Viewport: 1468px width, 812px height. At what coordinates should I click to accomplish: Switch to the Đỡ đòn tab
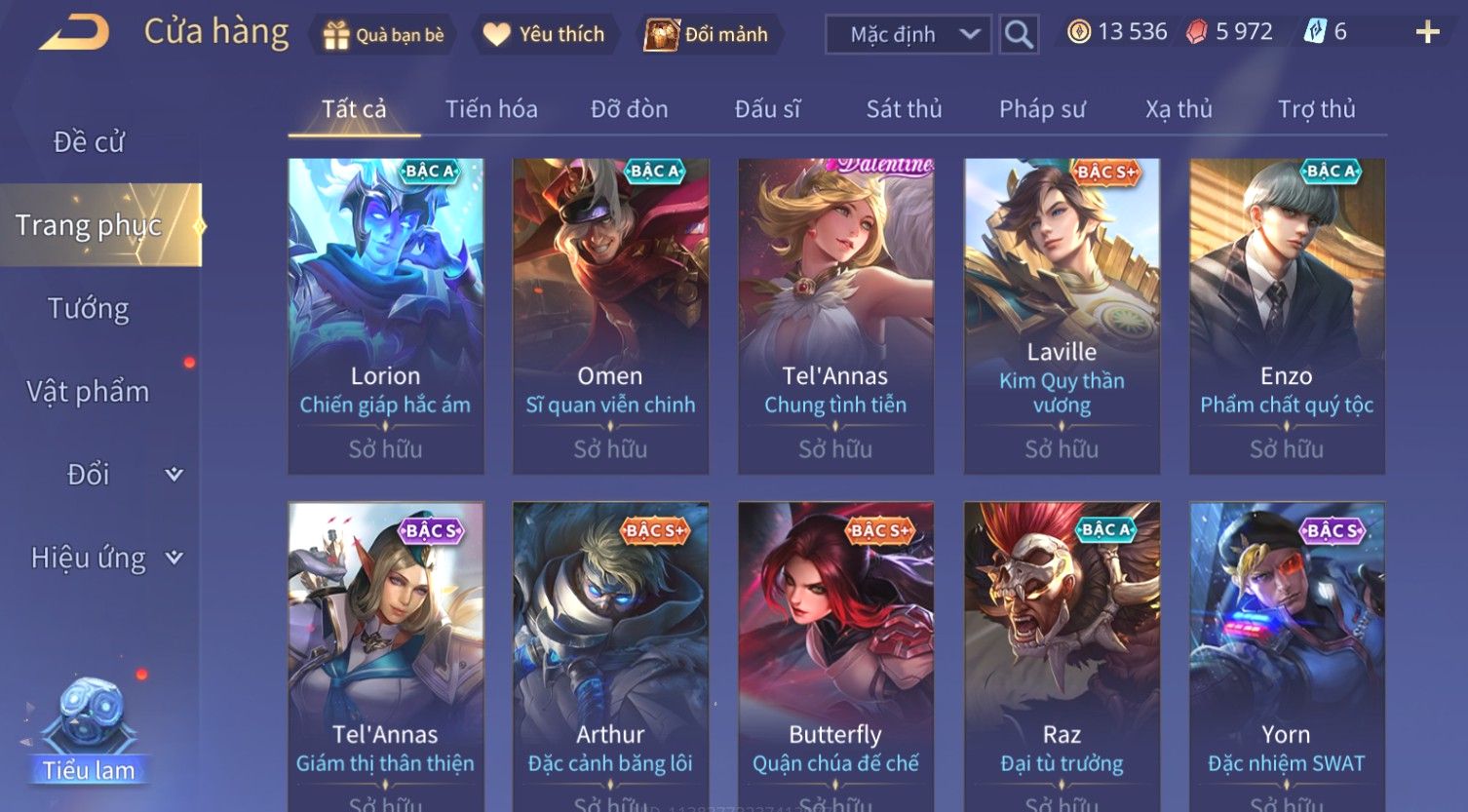[x=629, y=109]
